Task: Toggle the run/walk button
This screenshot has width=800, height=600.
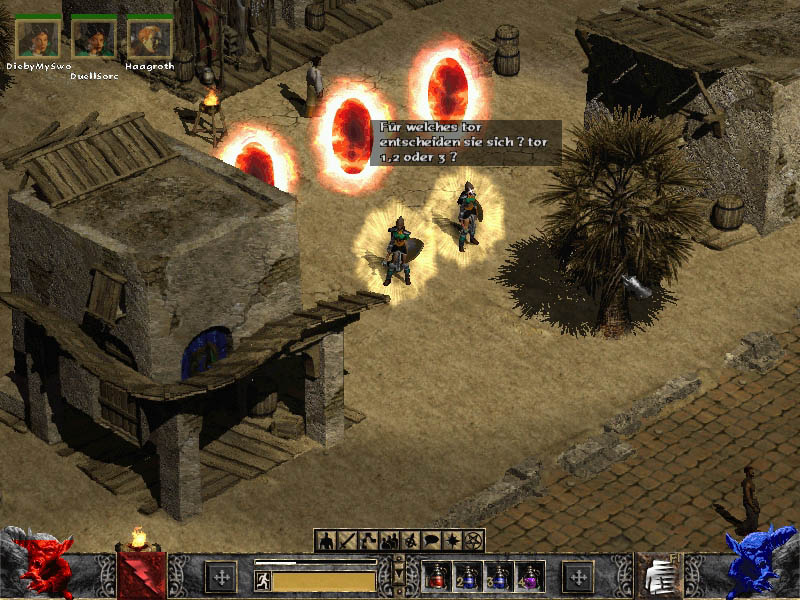Action: tap(263, 581)
